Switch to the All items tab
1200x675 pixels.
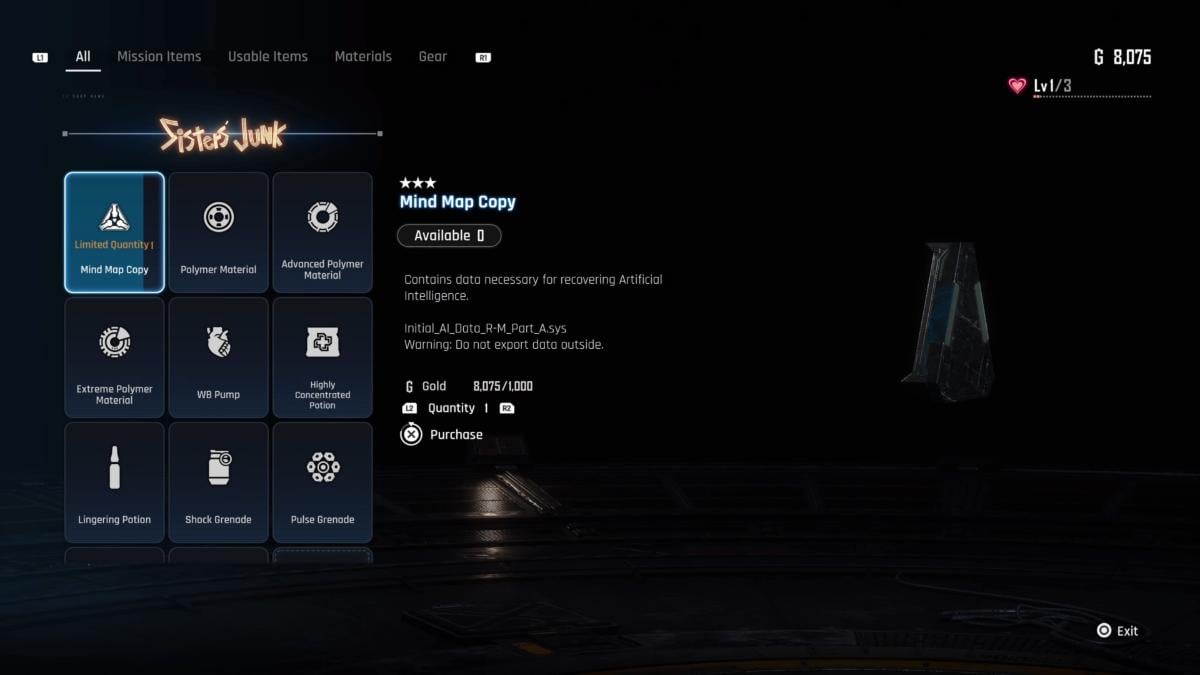83,57
